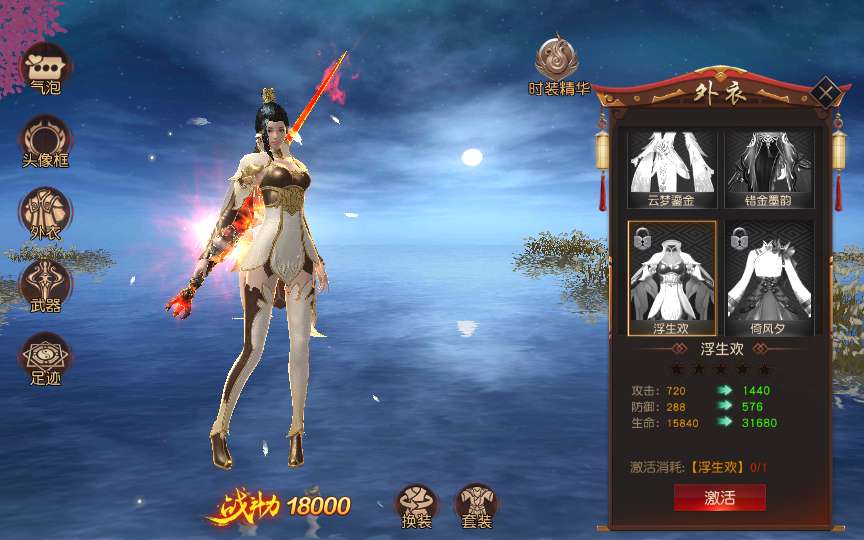The image size is (864, 540).
Task: Choose the 云梦鎏金 outfit thumbnail
Action: click(670, 168)
